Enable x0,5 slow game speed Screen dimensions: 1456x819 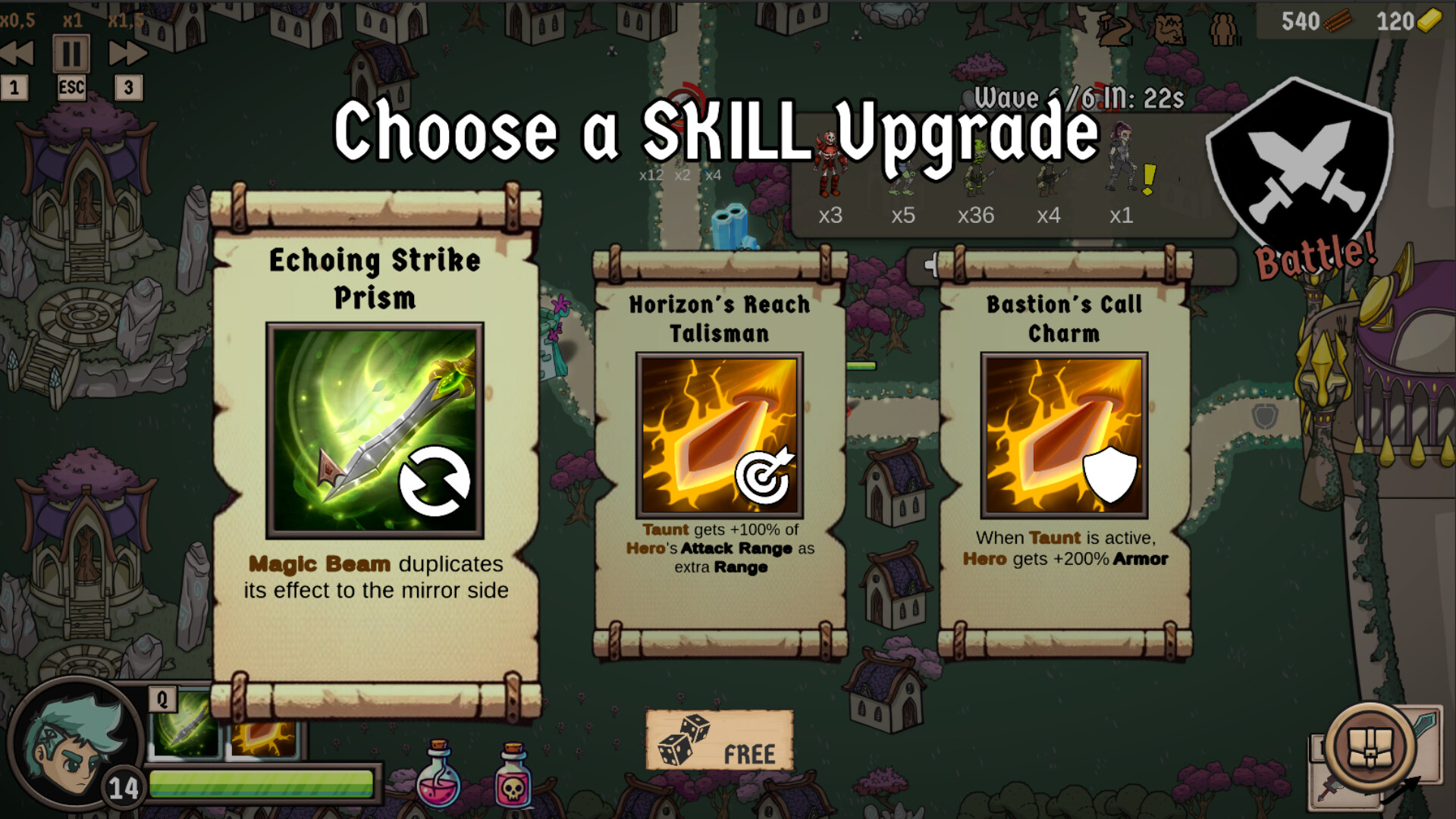(14, 53)
